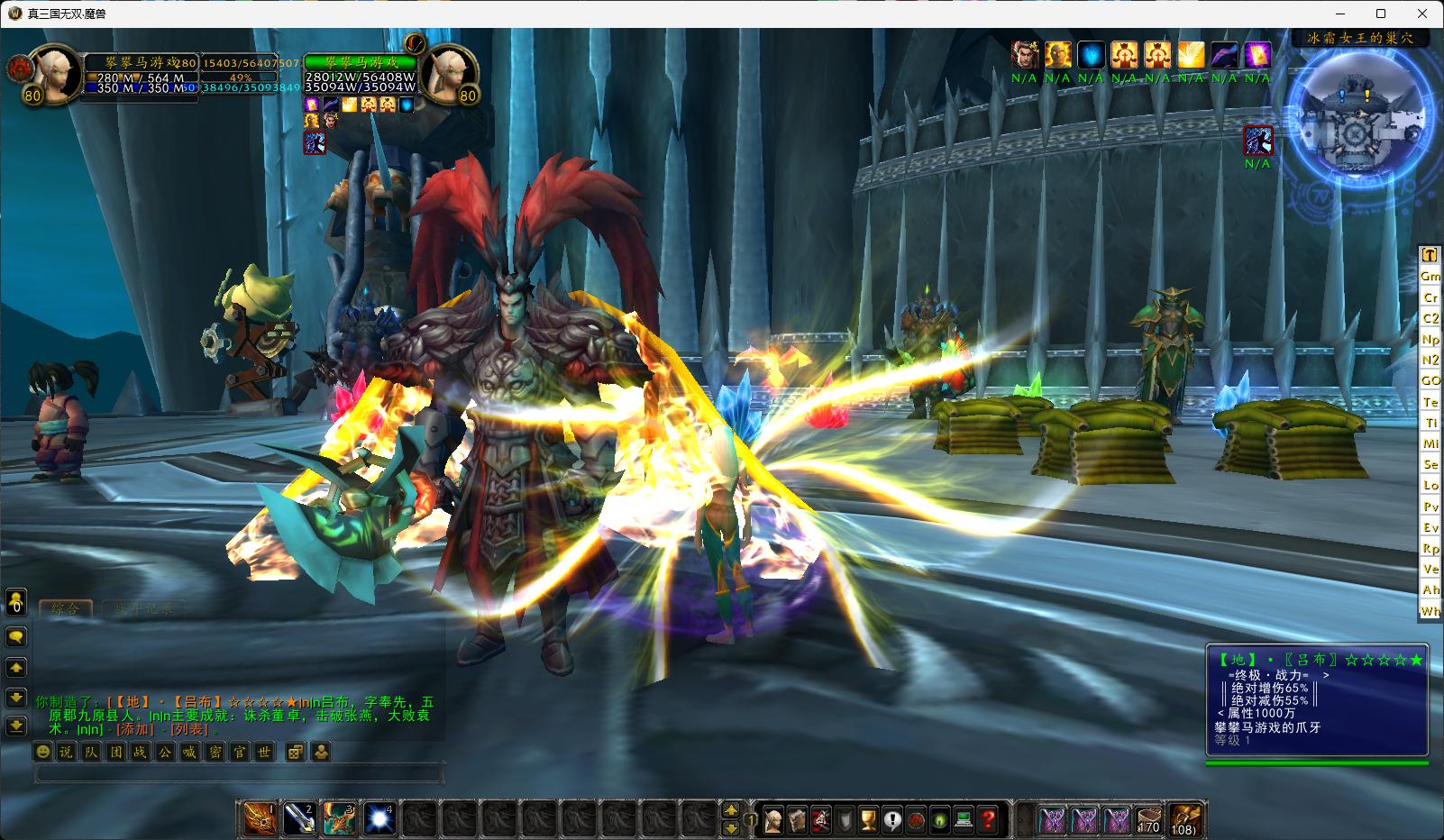Activate the sword ability in slot 2
The height and width of the screenshot is (840, 1444).
pyautogui.click(x=300, y=818)
